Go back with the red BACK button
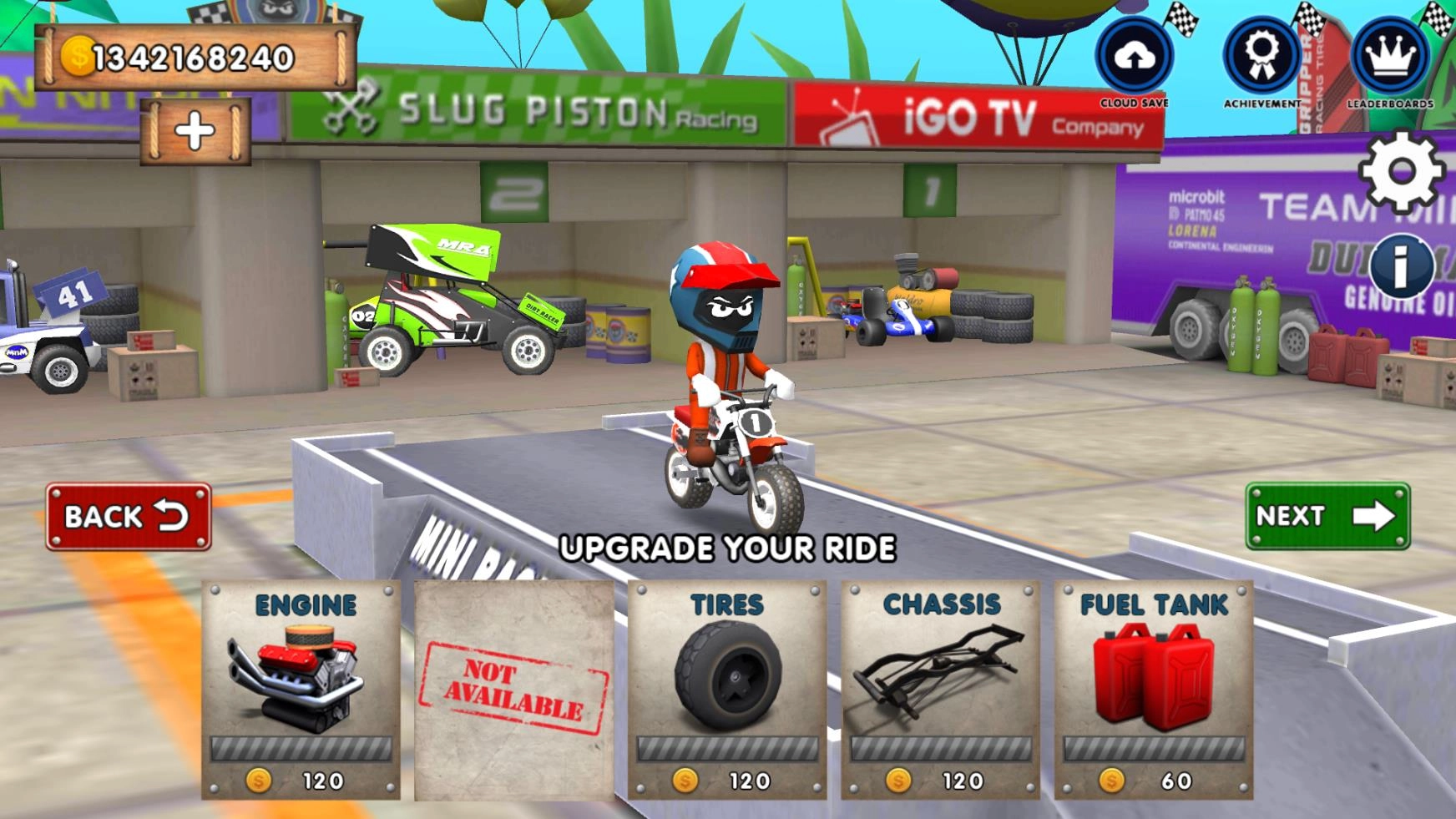Image resolution: width=1456 pixels, height=819 pixels. pos(129,517)
